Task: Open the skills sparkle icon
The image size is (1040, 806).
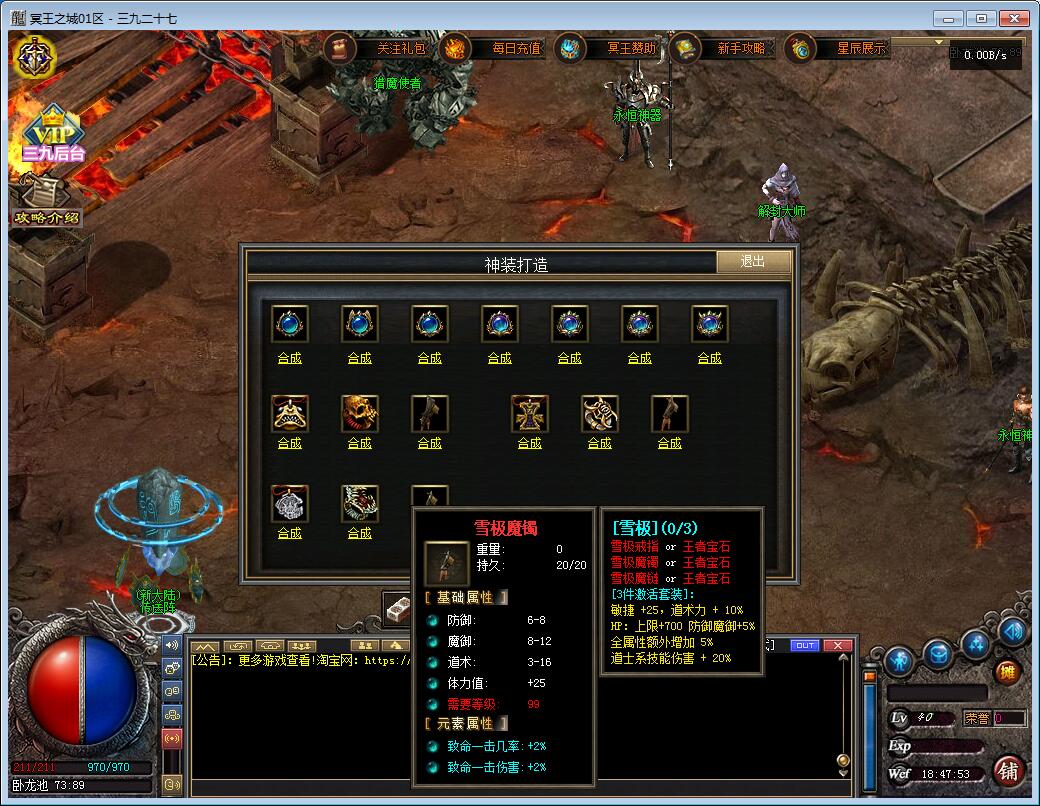Action: [975, 645]
